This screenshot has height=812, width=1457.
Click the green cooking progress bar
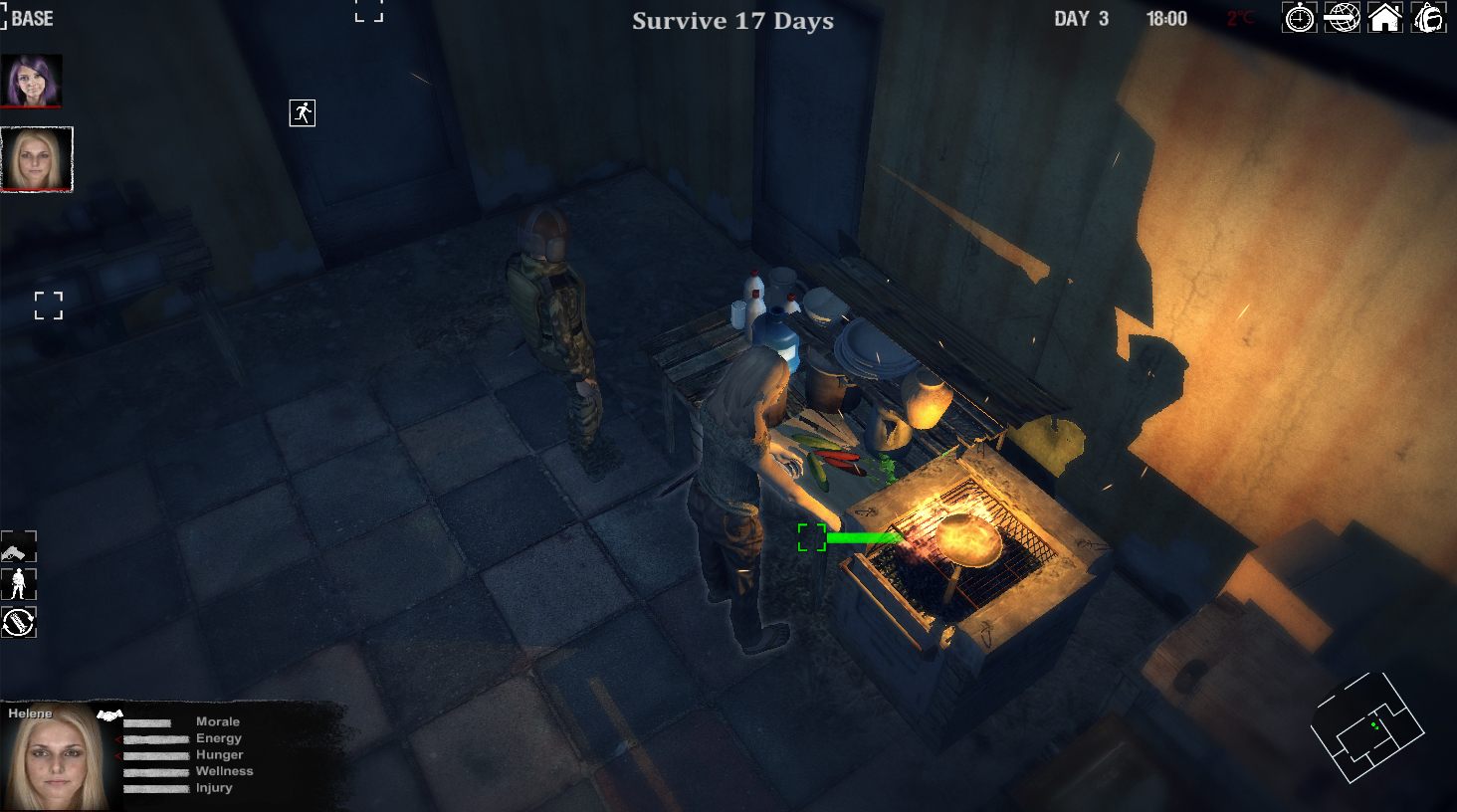coord(863,537)
